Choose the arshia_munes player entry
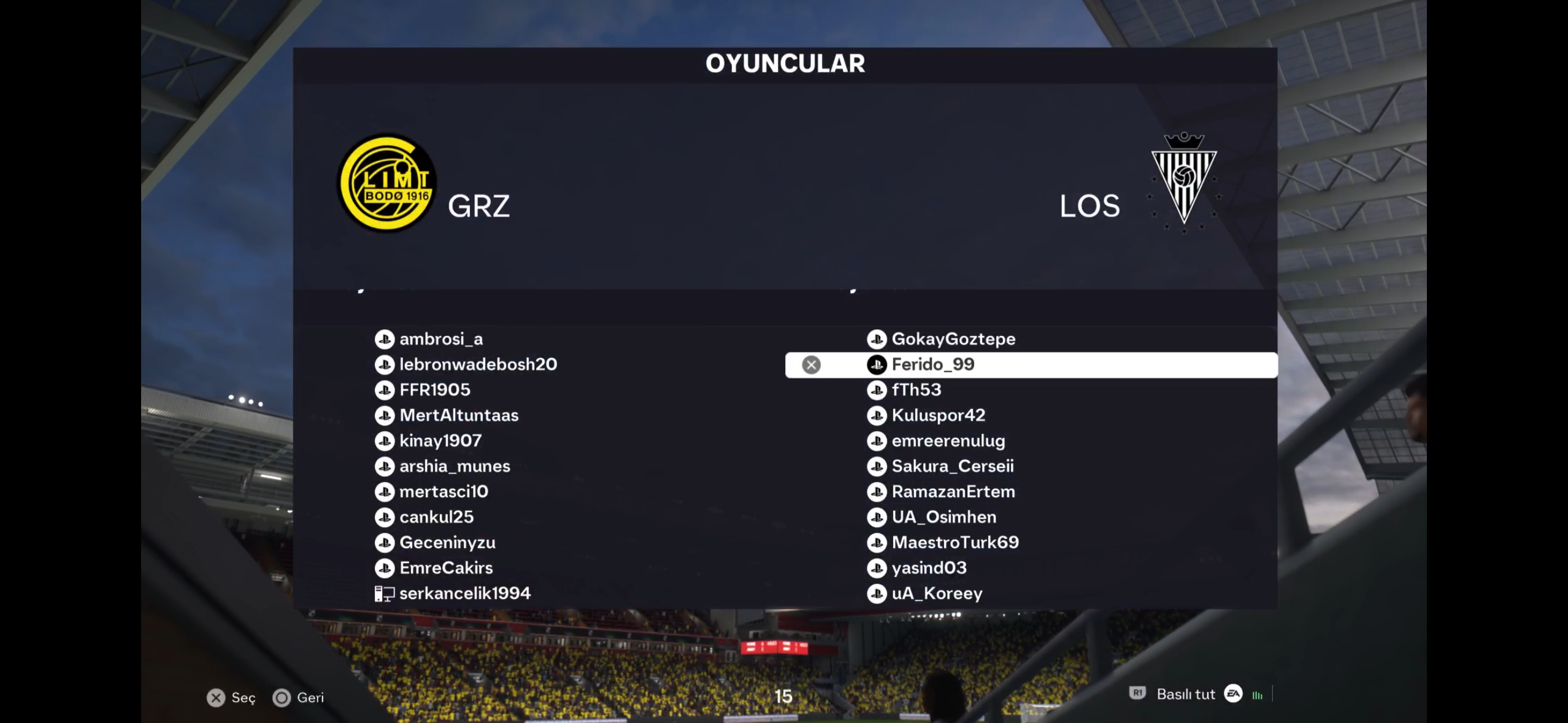The image size is (1568, 723). (x=454, y=466)
